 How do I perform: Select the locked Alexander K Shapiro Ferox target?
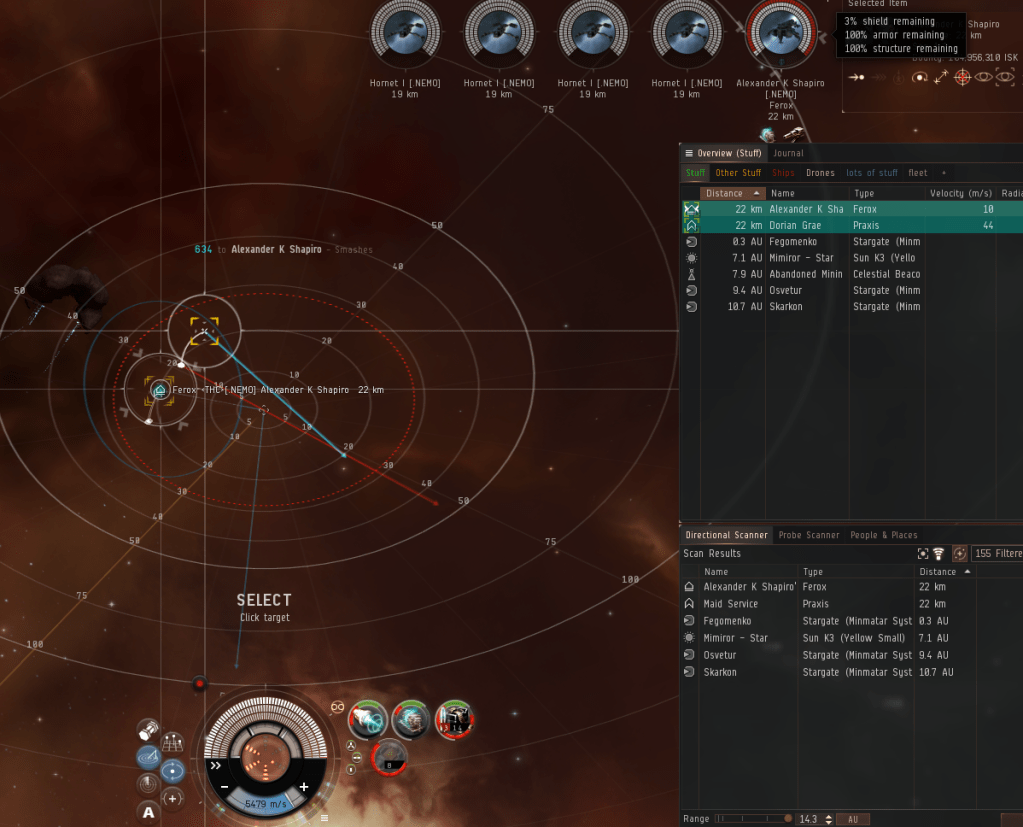click(x=780, y=35)
